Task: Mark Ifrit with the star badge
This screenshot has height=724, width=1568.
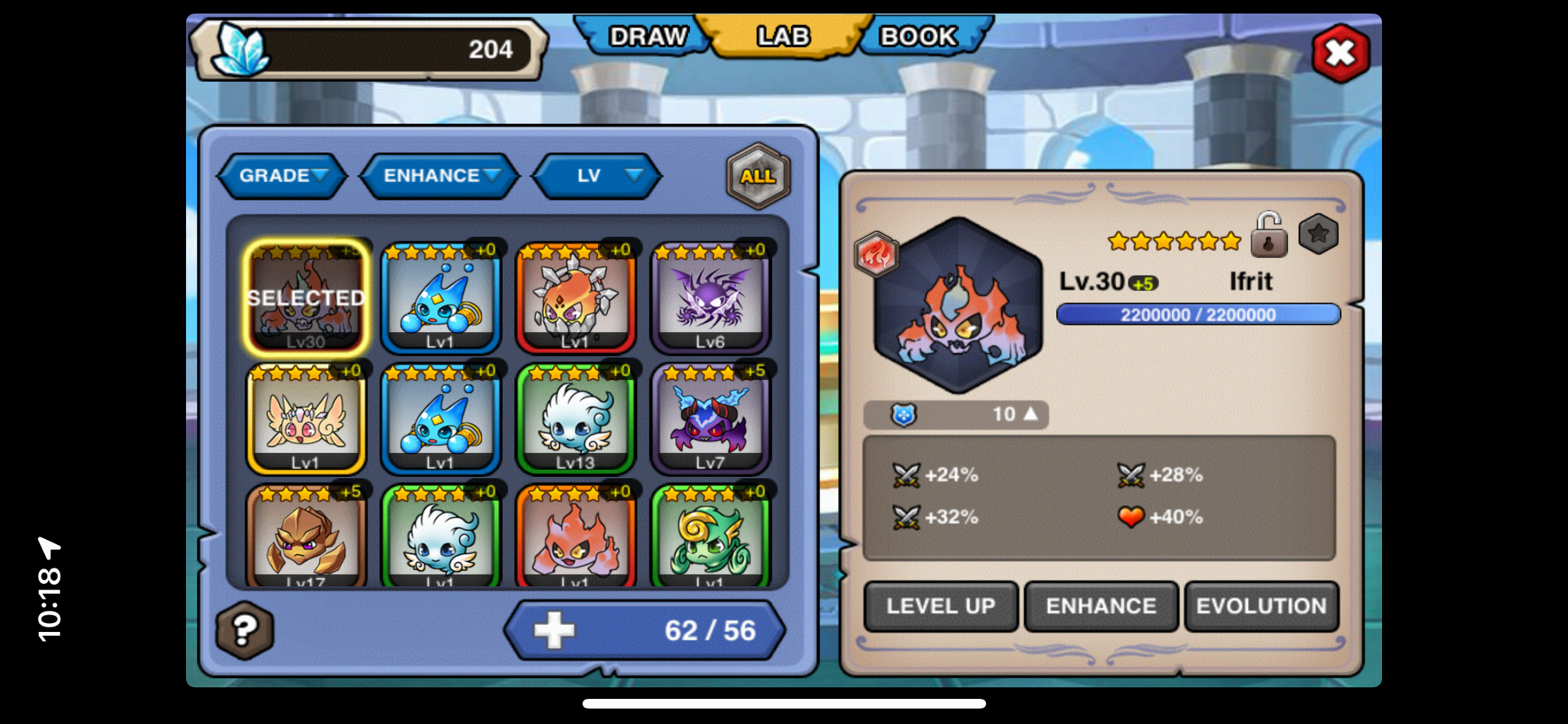Action: (1318, 234)
